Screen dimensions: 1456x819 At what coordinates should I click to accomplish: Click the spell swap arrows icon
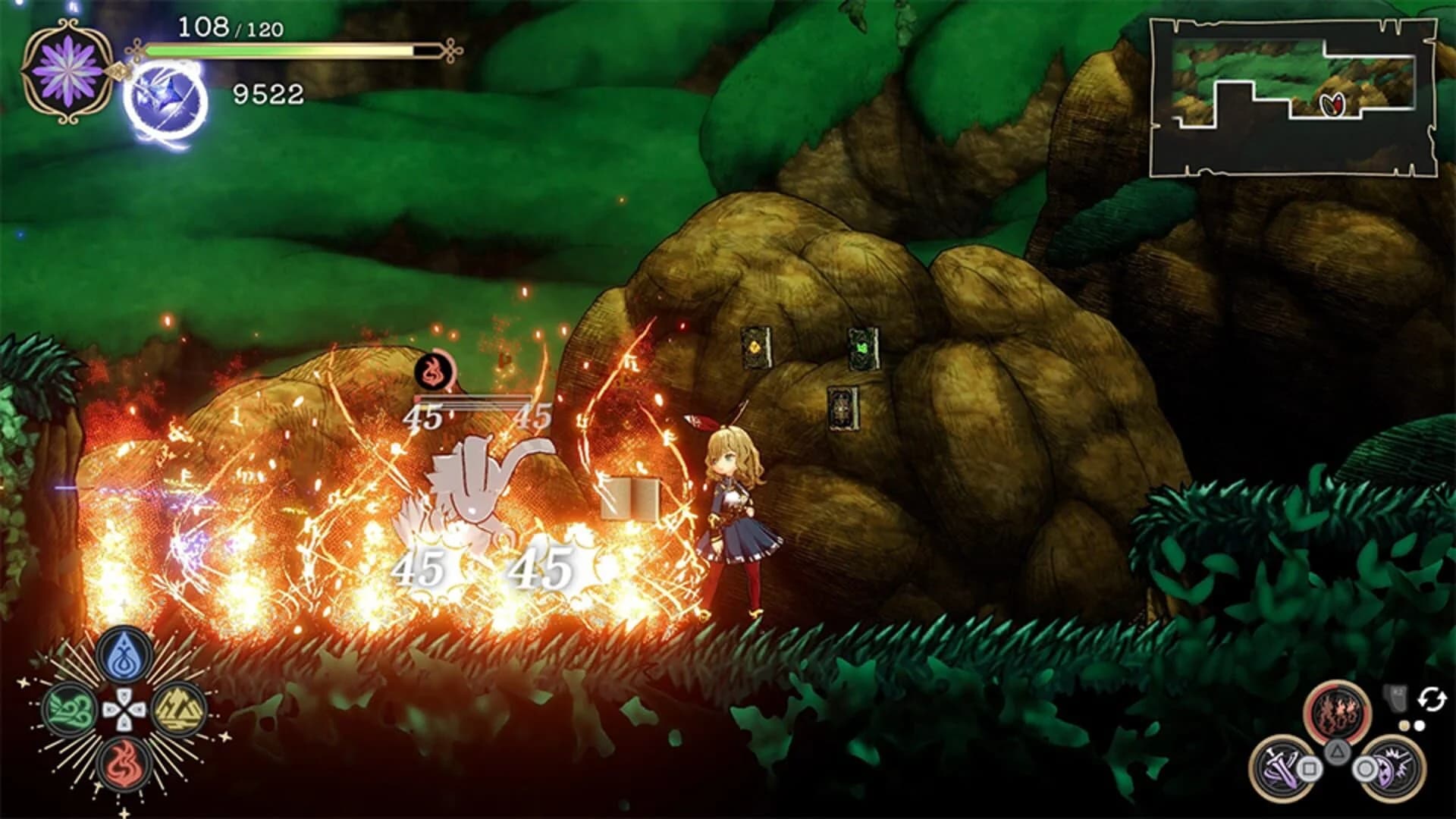tap(1431, 698)
